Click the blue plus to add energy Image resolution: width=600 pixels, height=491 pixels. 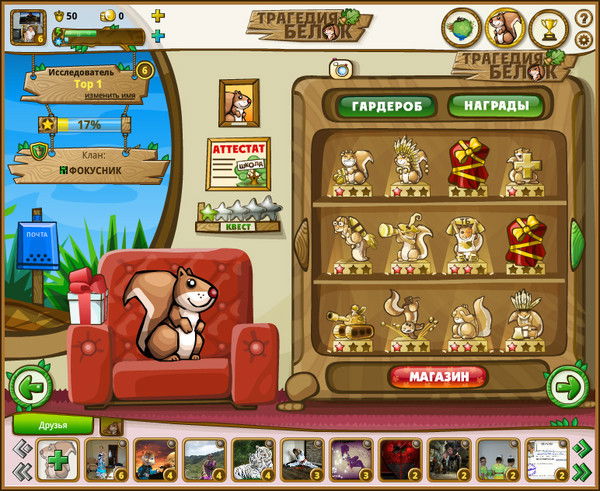(157, 36)
